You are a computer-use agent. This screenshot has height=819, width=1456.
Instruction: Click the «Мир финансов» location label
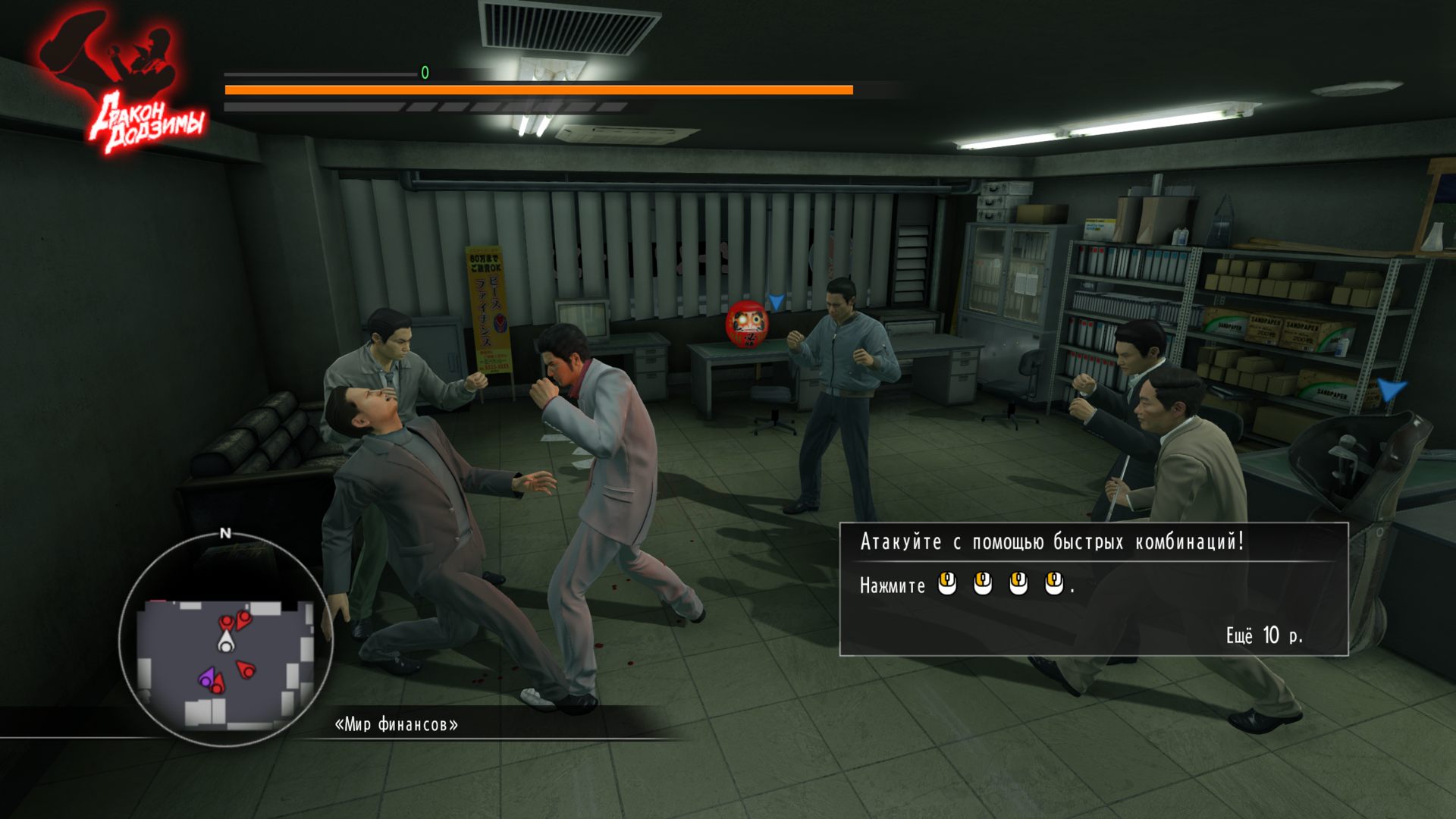coord(396,724)
